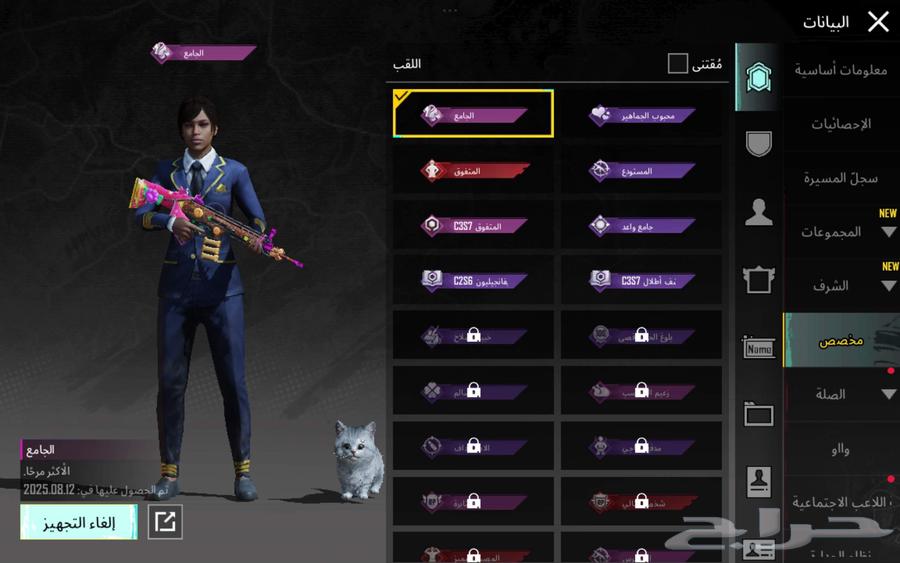
Task: Click the share icon beside the unequip button
Action: pos(165,522)
